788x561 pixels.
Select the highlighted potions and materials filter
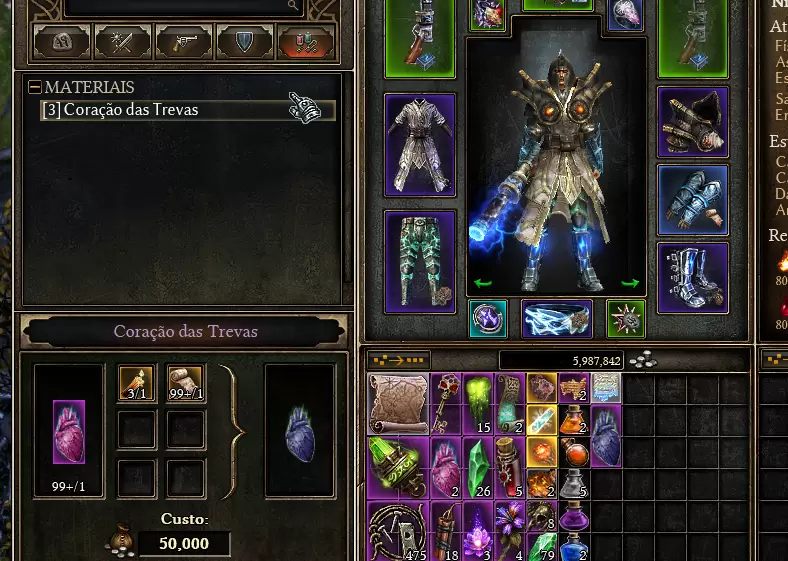coord(305,42)
